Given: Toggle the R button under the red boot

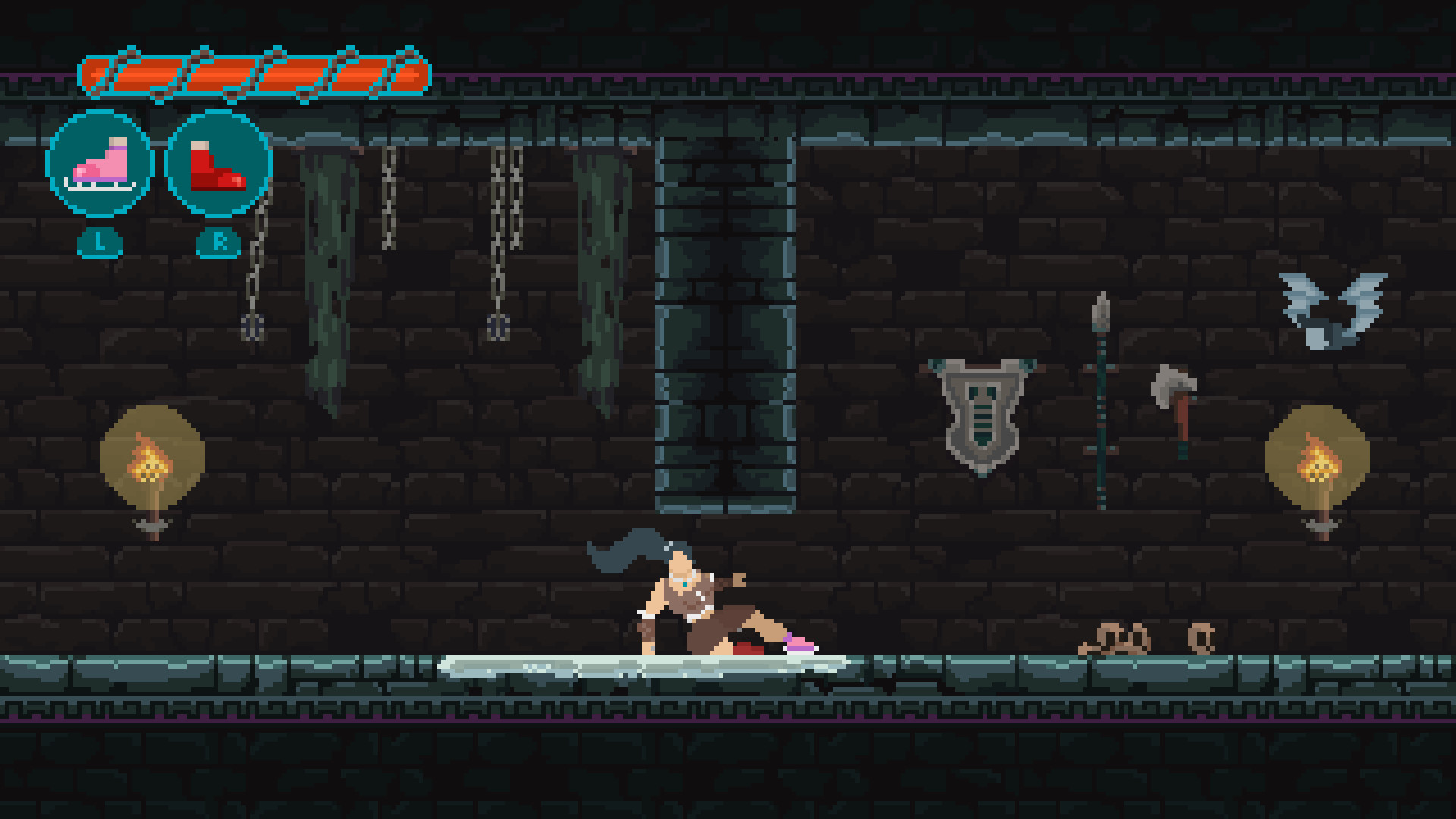Looking at the screenshot, I should (218, 243).
